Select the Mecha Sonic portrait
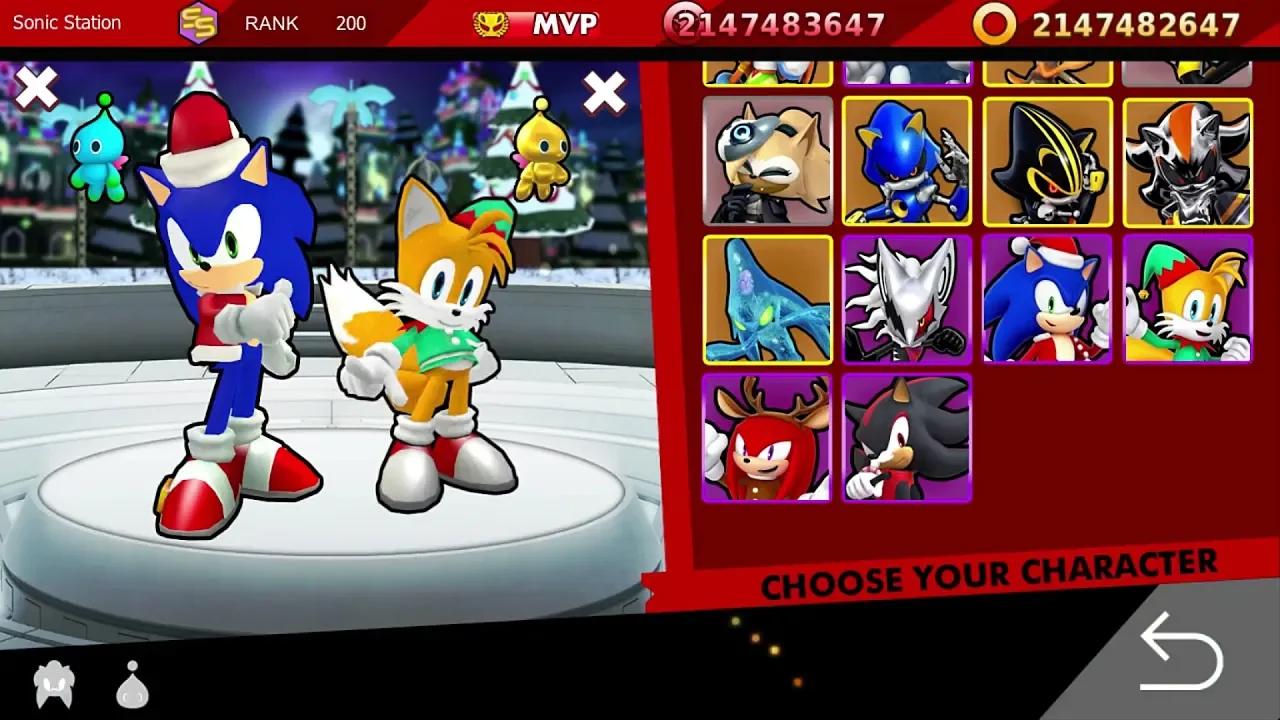Image resolution: width=1280 pixels, height=720 pixels. pyautogui.click(x=1046, y=162)
